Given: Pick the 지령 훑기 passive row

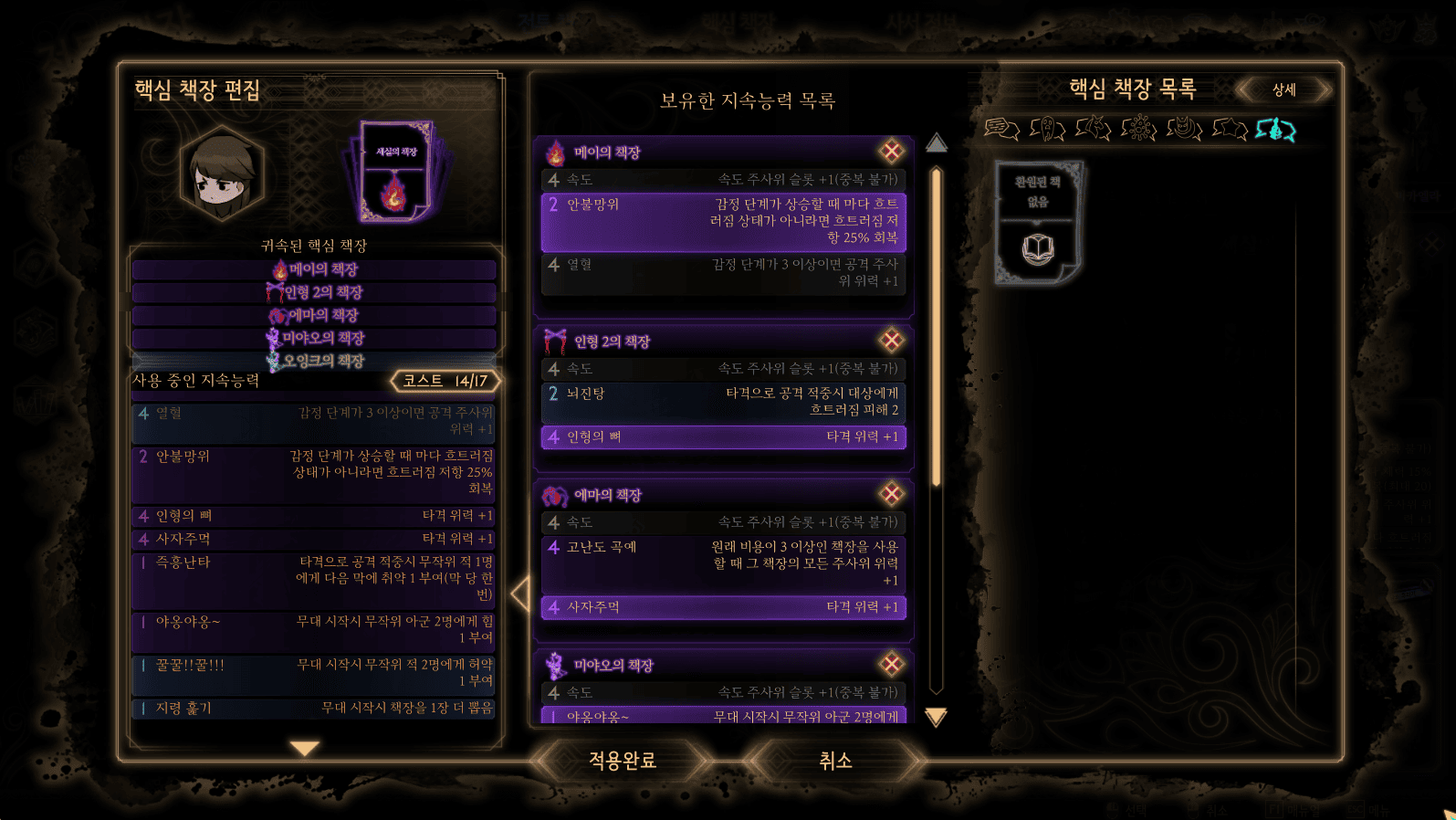Looking at the screenshot, I should point(313,708).
